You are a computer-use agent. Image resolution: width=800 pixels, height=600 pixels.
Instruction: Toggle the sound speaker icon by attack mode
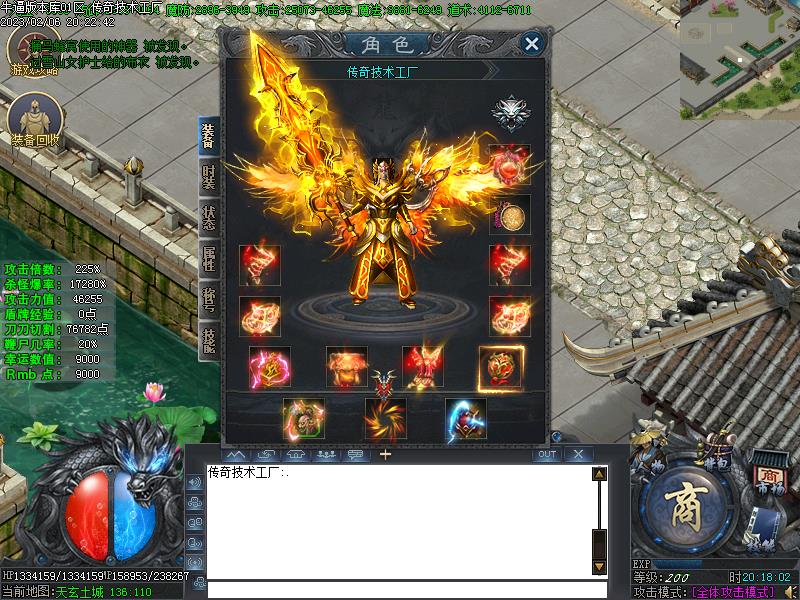[789, 591]
